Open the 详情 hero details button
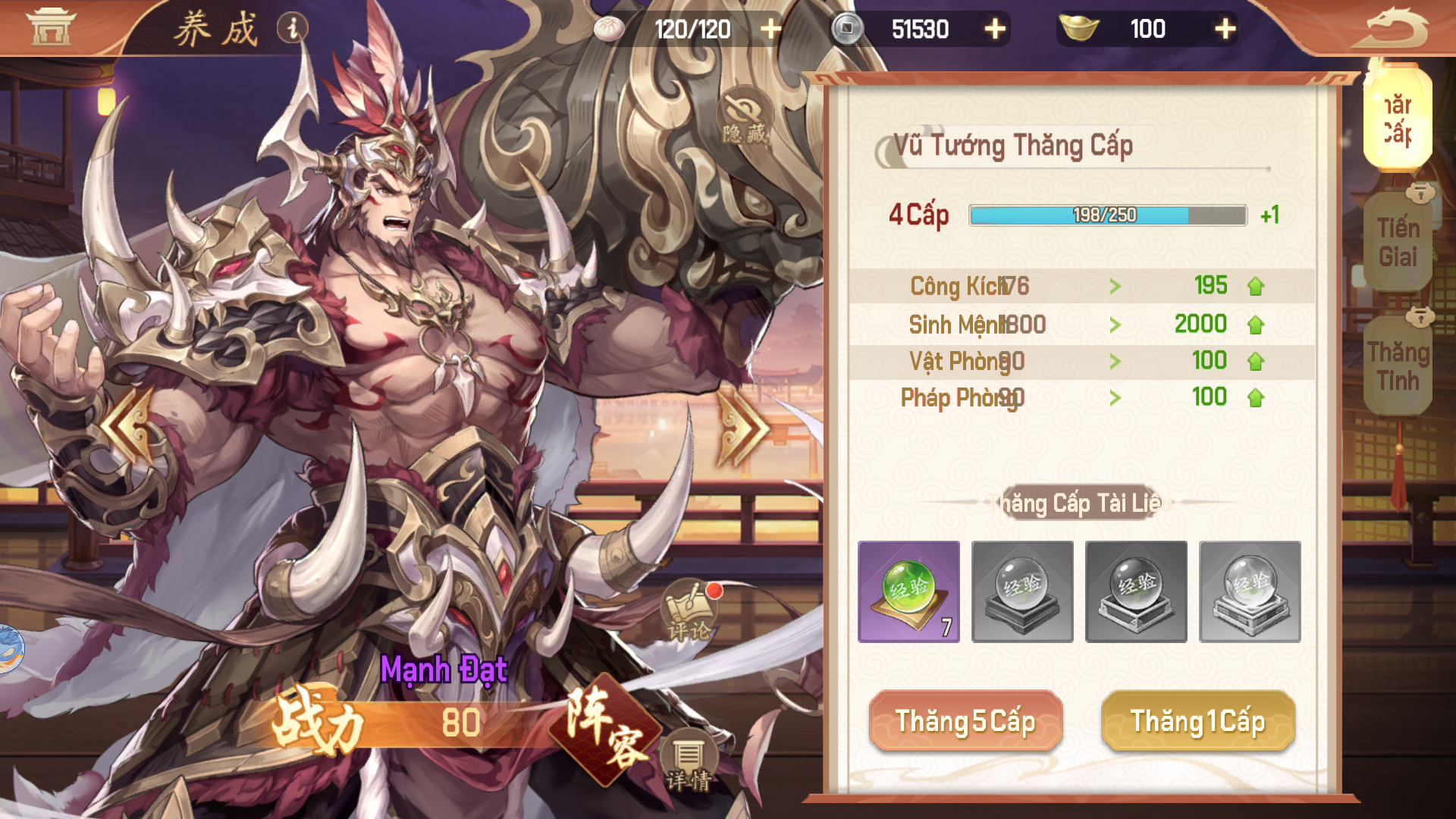 click(688, 761)
